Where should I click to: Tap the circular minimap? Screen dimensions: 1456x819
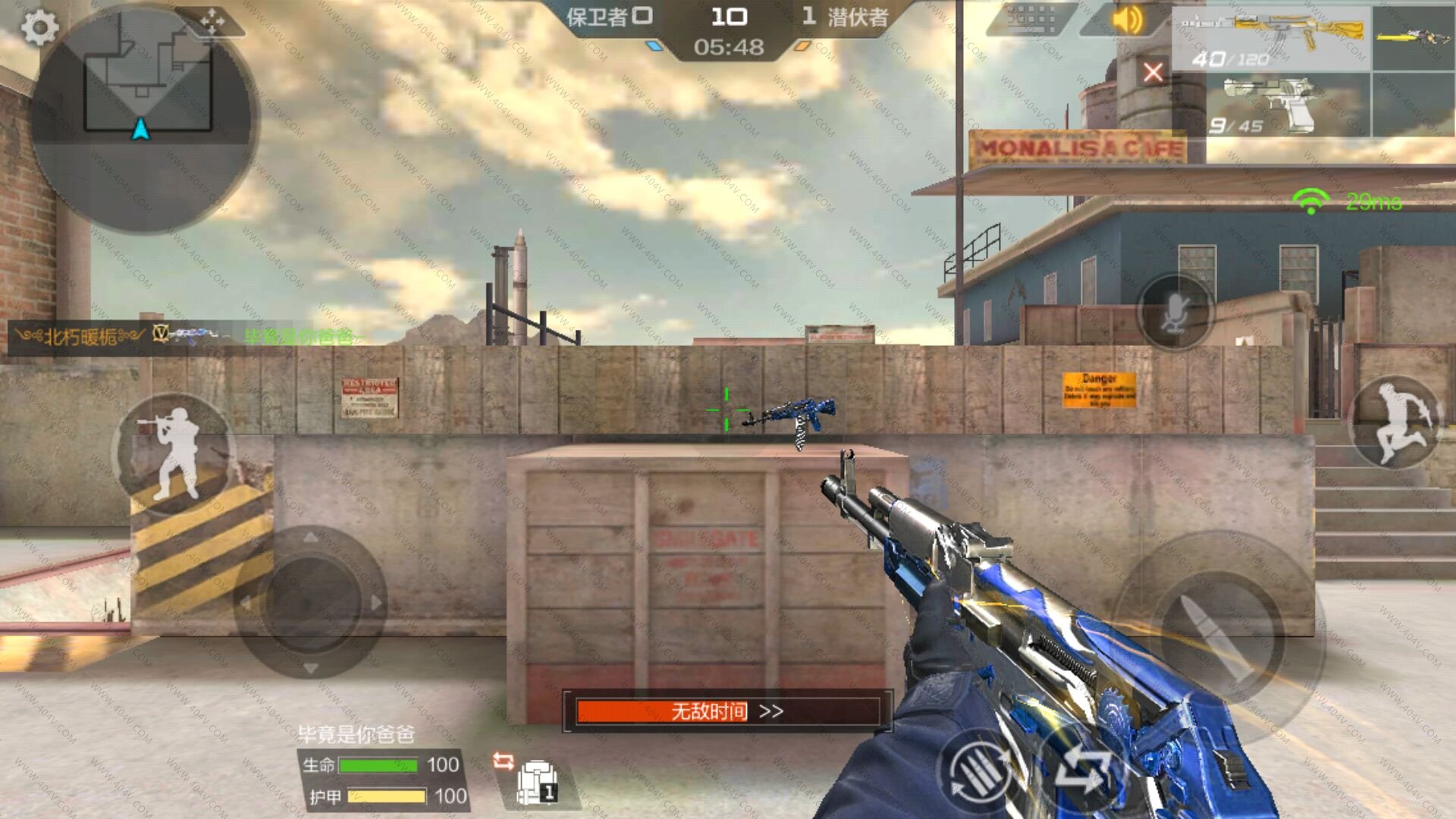pyautogui.click(x=144, y=118)
